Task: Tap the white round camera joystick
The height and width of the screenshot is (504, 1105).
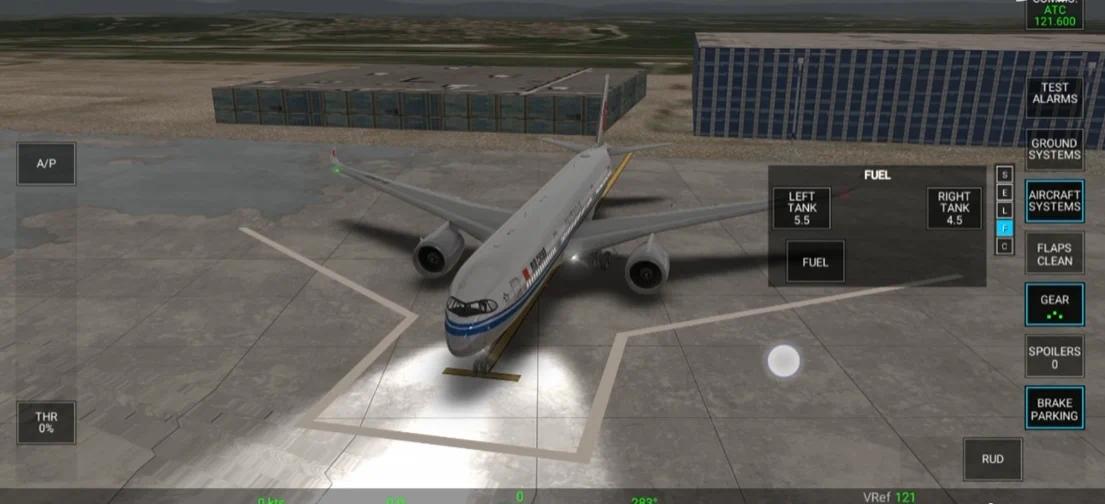Action: pos(783,361)
